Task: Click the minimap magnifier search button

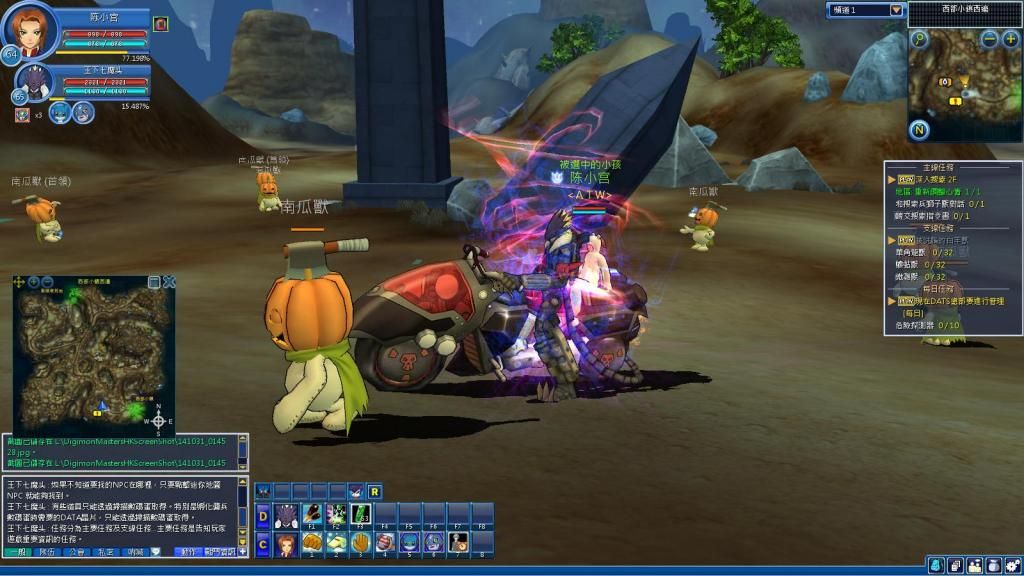Action: (x=919, y=39)
